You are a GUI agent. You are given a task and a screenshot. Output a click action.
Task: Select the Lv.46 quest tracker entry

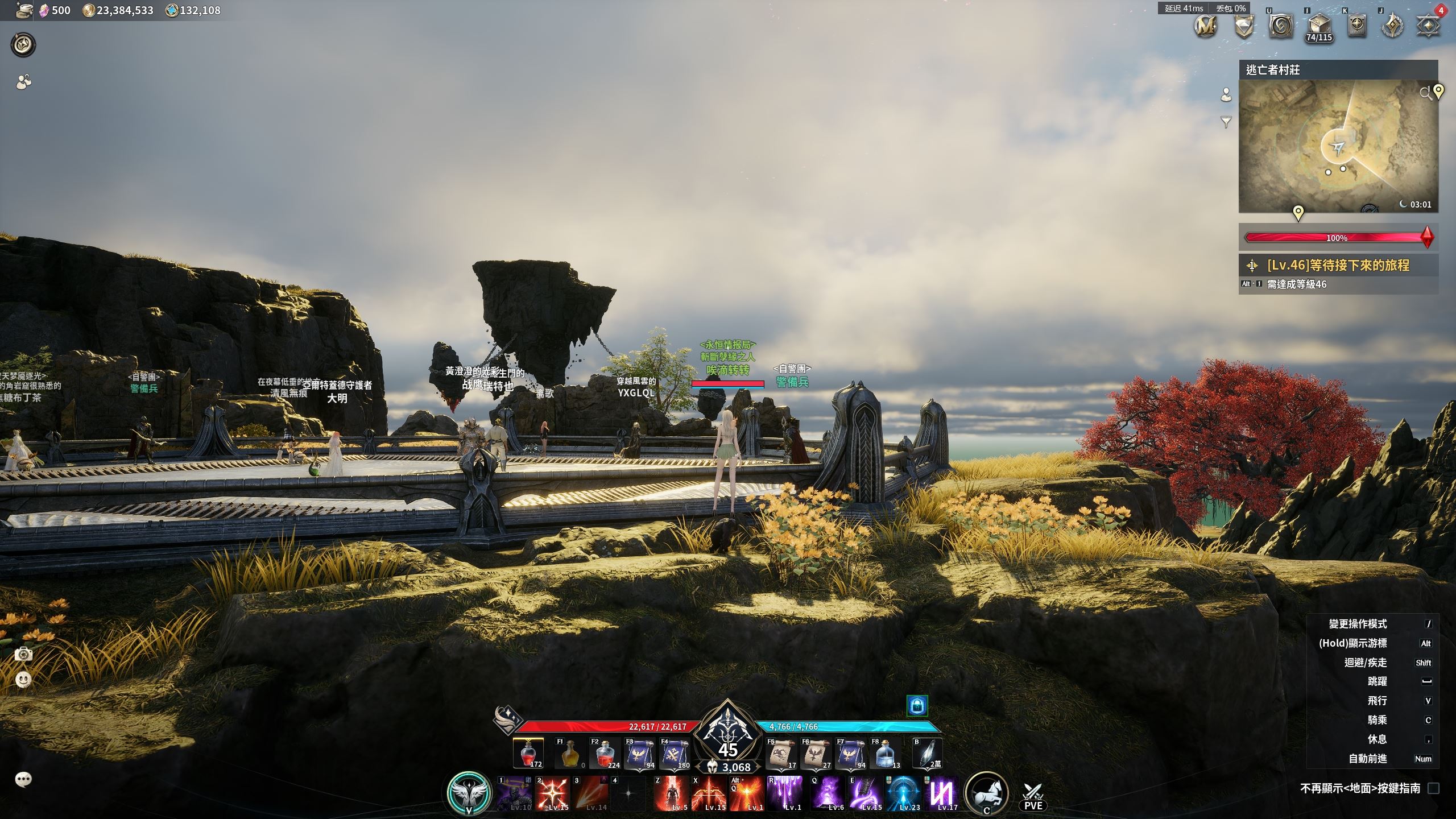click(1338, 265)
